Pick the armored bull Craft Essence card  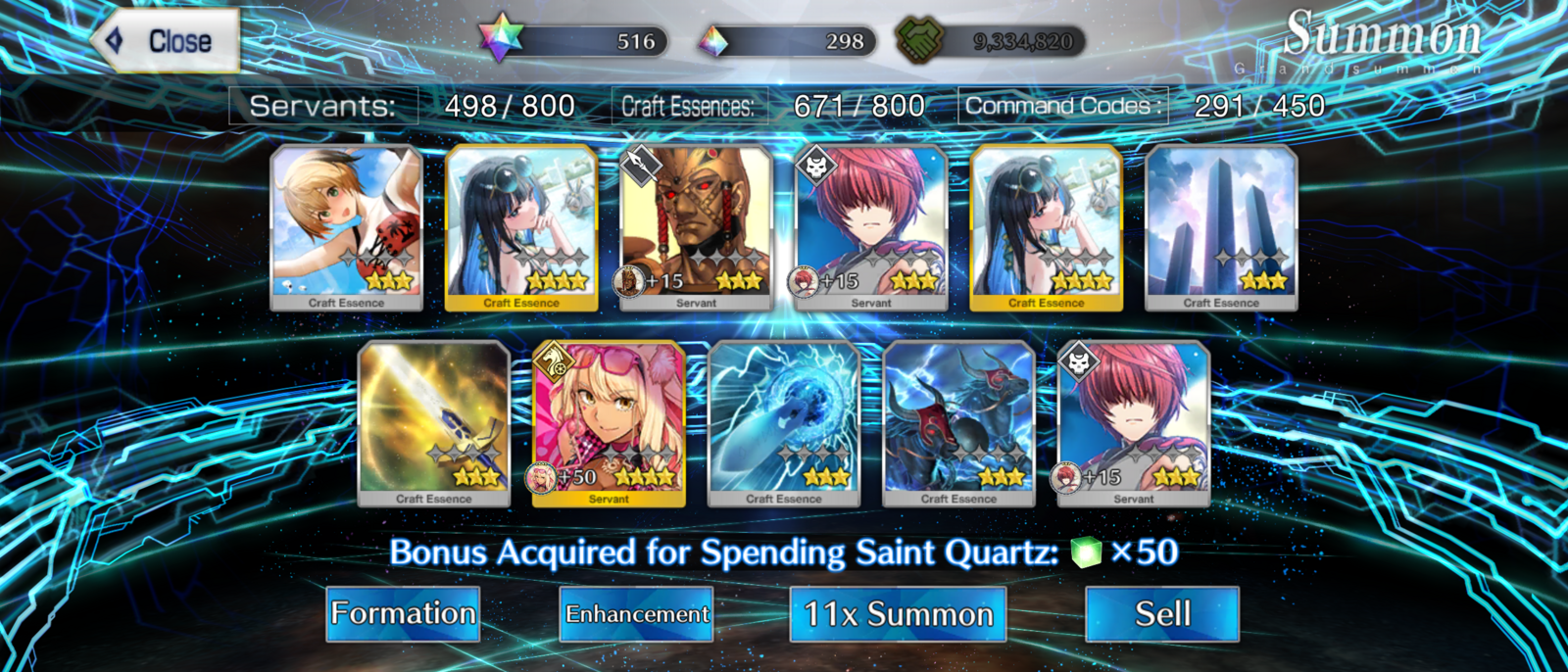point(958,423)
